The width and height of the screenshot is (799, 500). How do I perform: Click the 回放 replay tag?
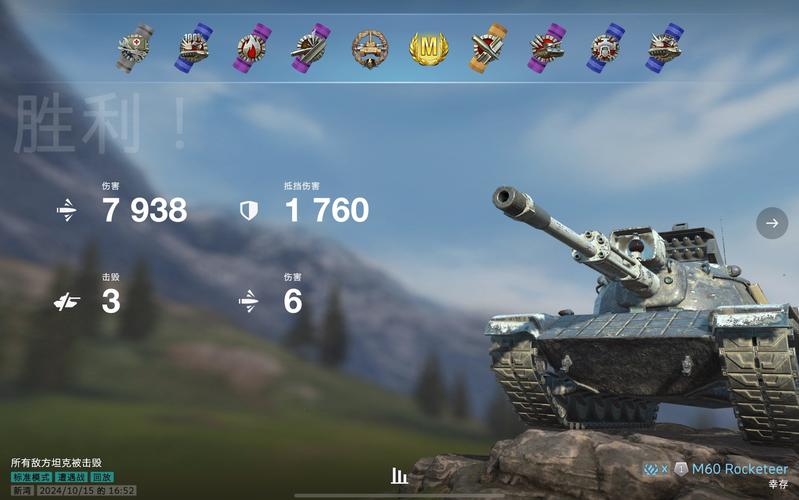tap(102, 478)
